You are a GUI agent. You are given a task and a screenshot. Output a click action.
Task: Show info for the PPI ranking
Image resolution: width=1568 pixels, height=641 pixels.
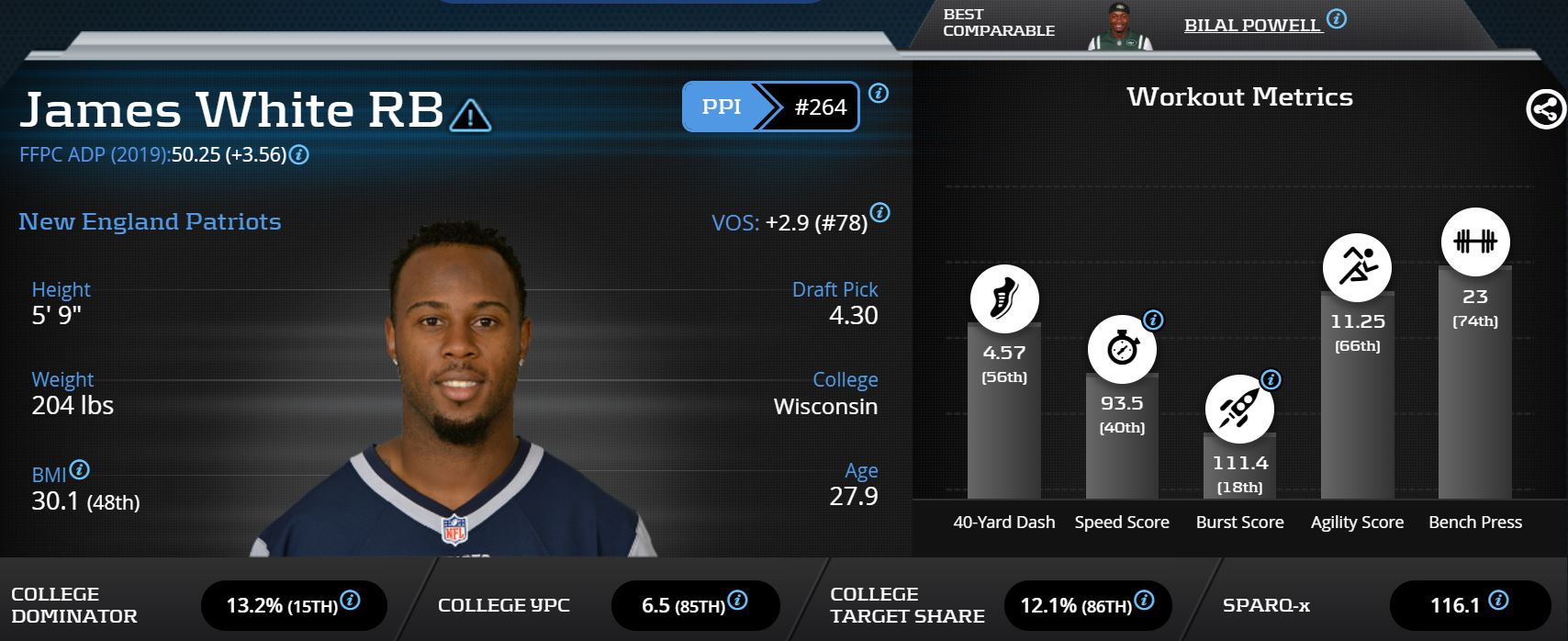879,93
